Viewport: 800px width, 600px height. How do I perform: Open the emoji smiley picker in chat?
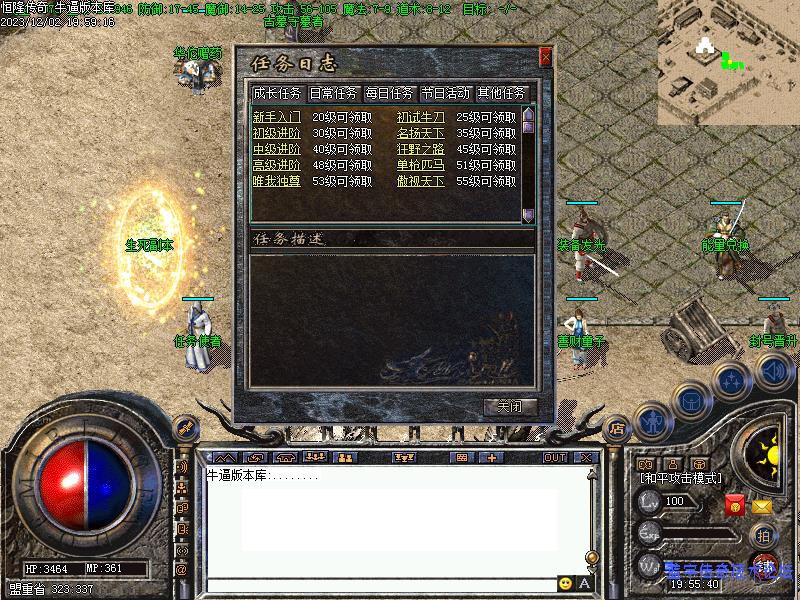tap(566, 584)
